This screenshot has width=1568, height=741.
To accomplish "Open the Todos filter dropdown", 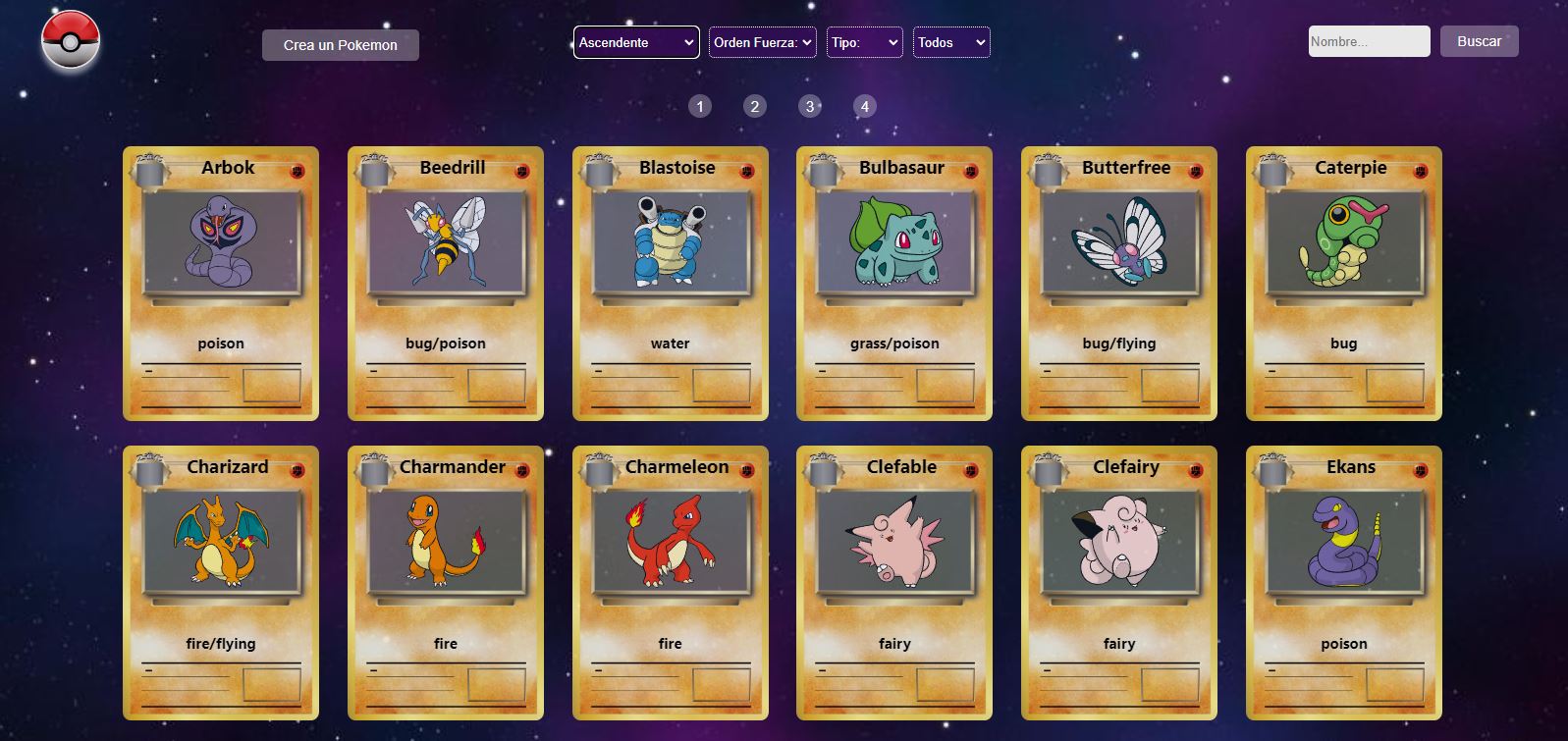I will [950, 42].
